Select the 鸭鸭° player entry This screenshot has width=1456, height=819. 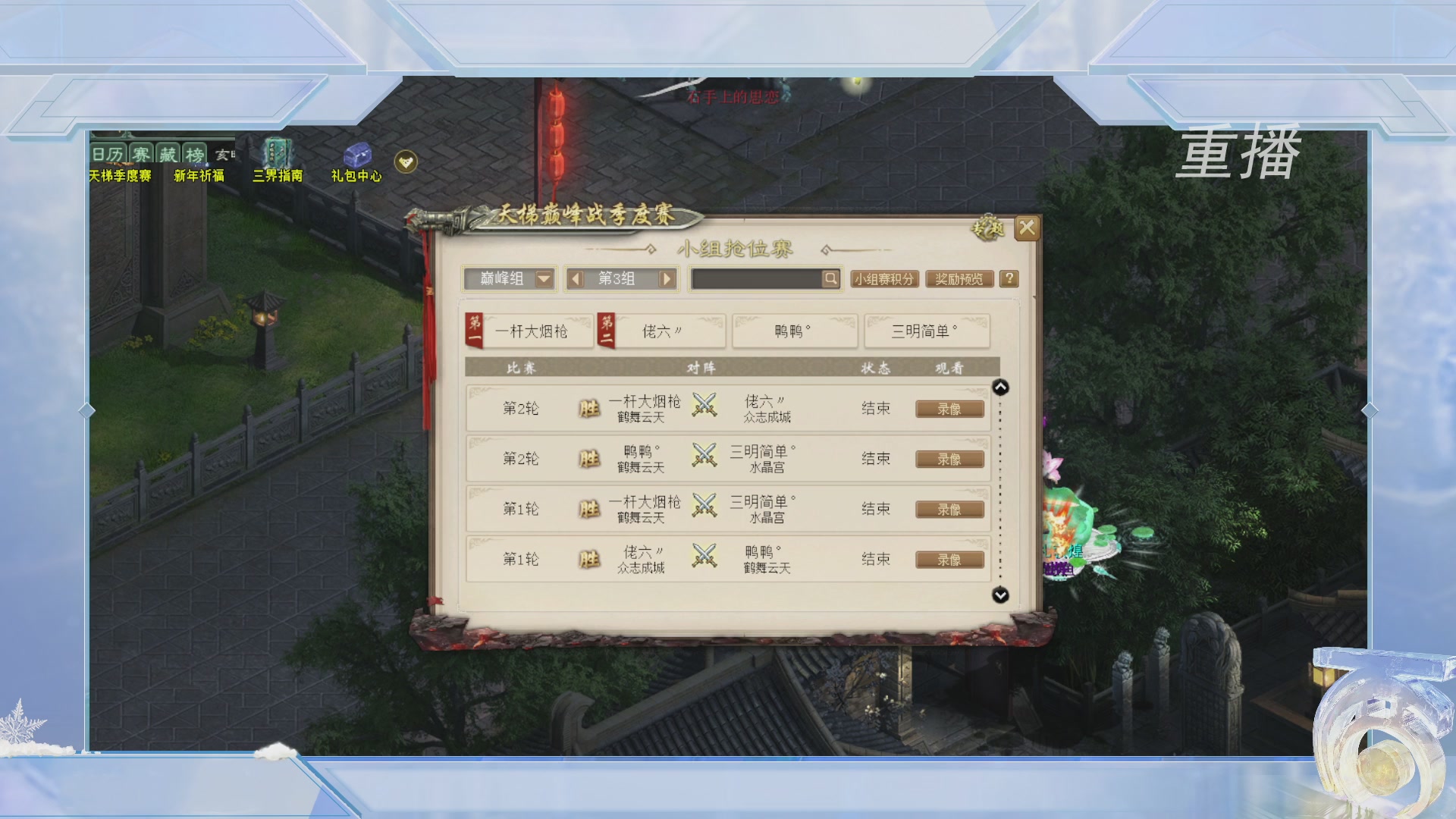[x=794, y=331]
